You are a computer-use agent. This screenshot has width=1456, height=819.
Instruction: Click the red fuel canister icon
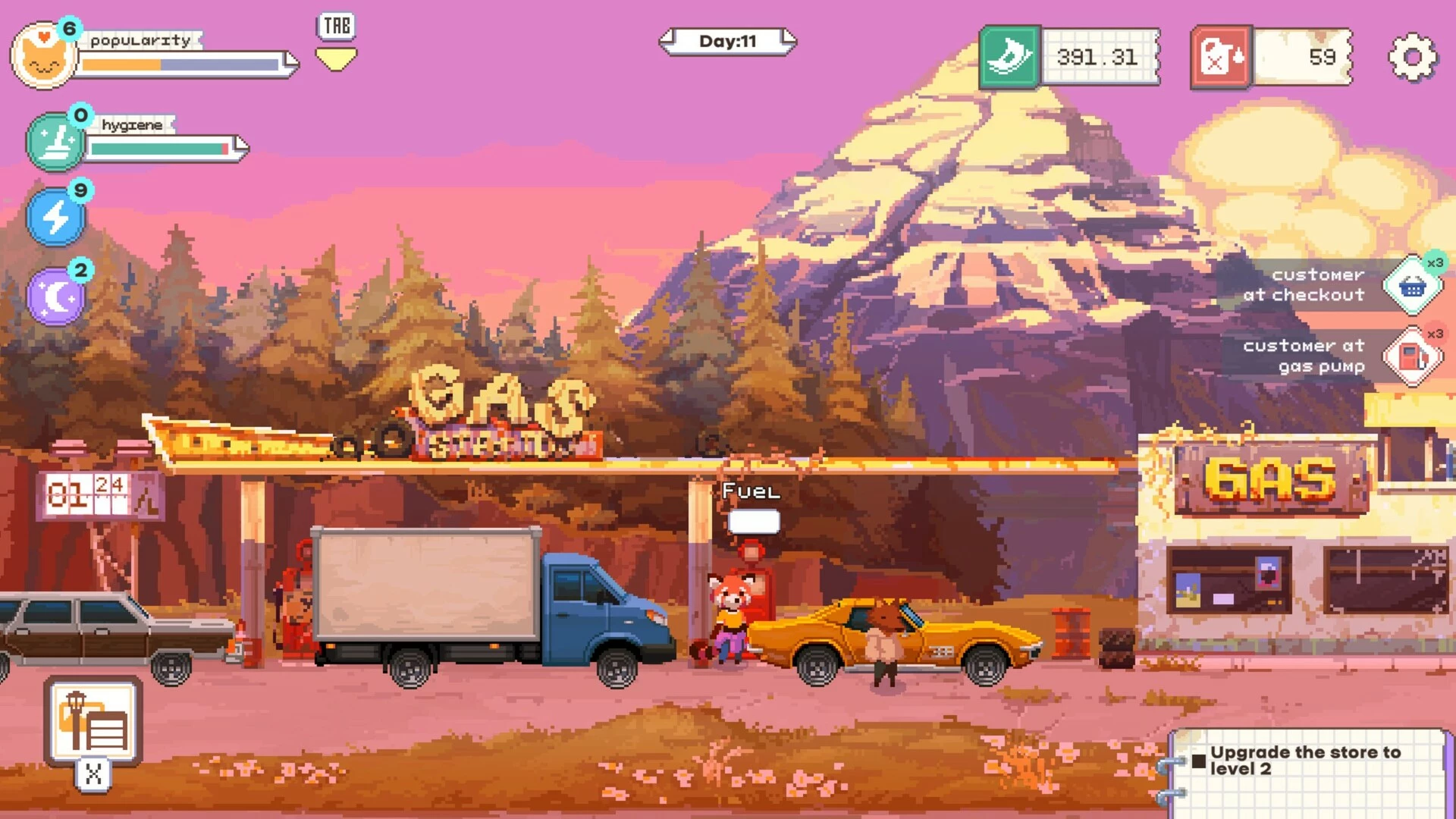1221,58
